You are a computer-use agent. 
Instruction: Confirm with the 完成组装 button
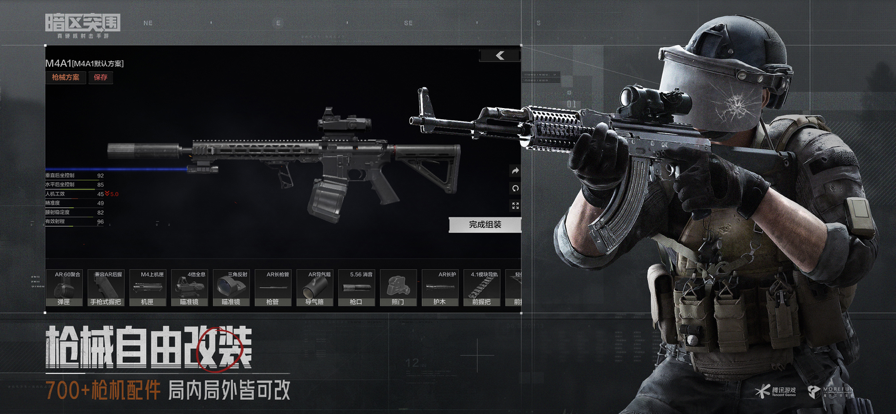coord(485,225)
